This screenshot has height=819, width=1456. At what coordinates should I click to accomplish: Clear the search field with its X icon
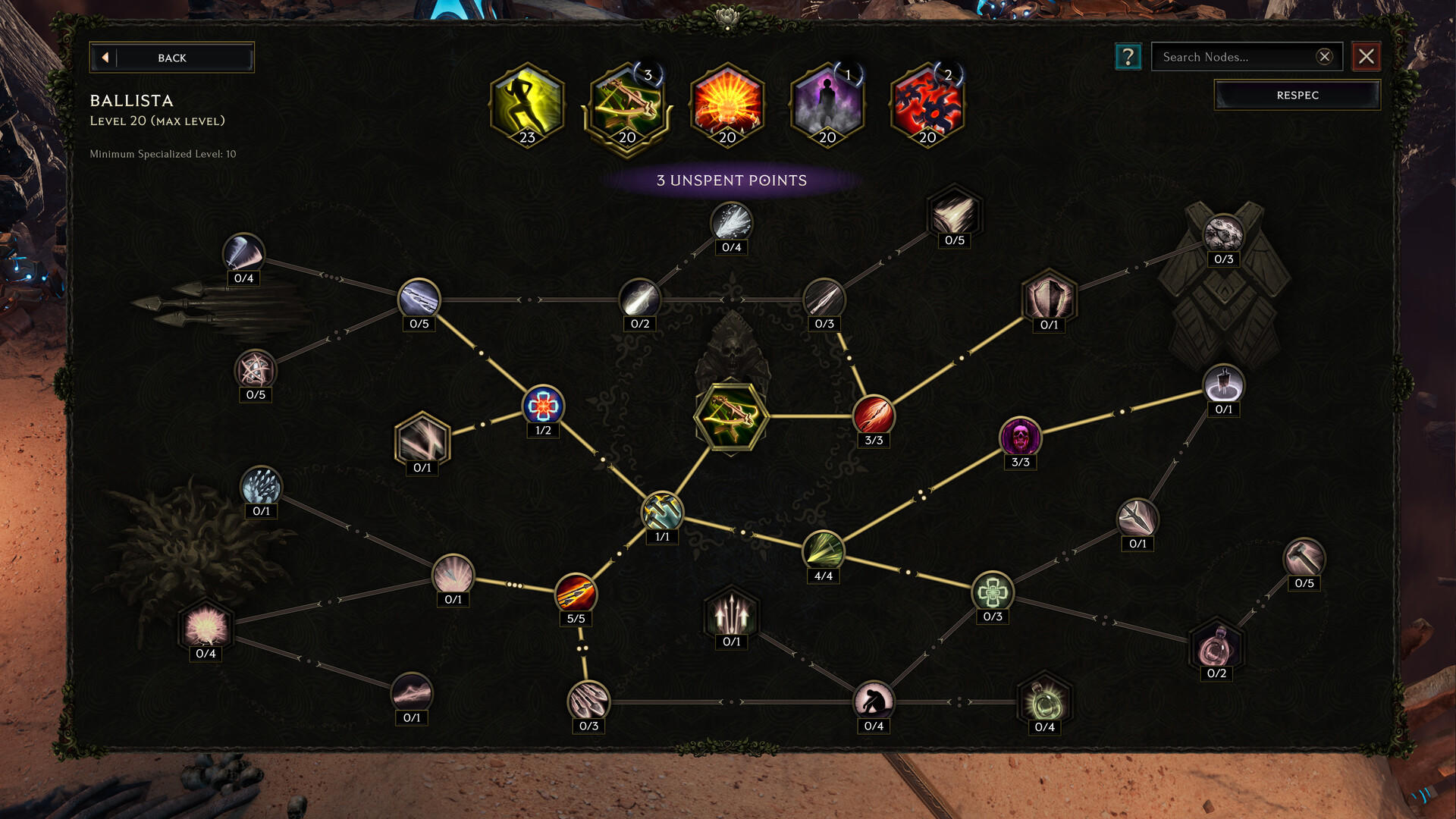(x=1324, y=55)
